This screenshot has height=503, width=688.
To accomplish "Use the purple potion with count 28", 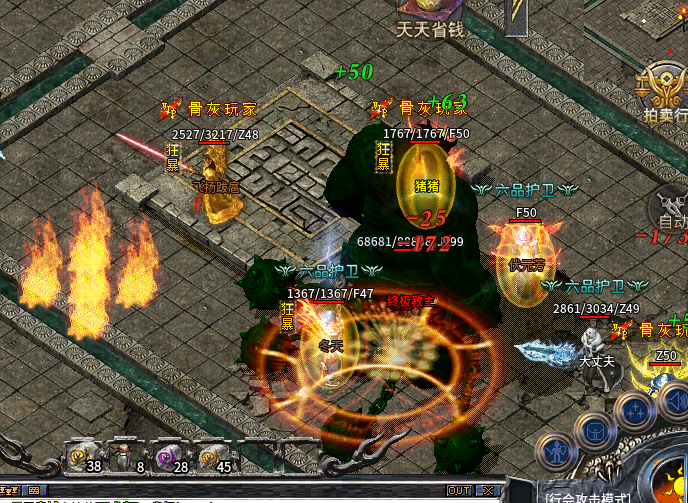I will 167,456.
